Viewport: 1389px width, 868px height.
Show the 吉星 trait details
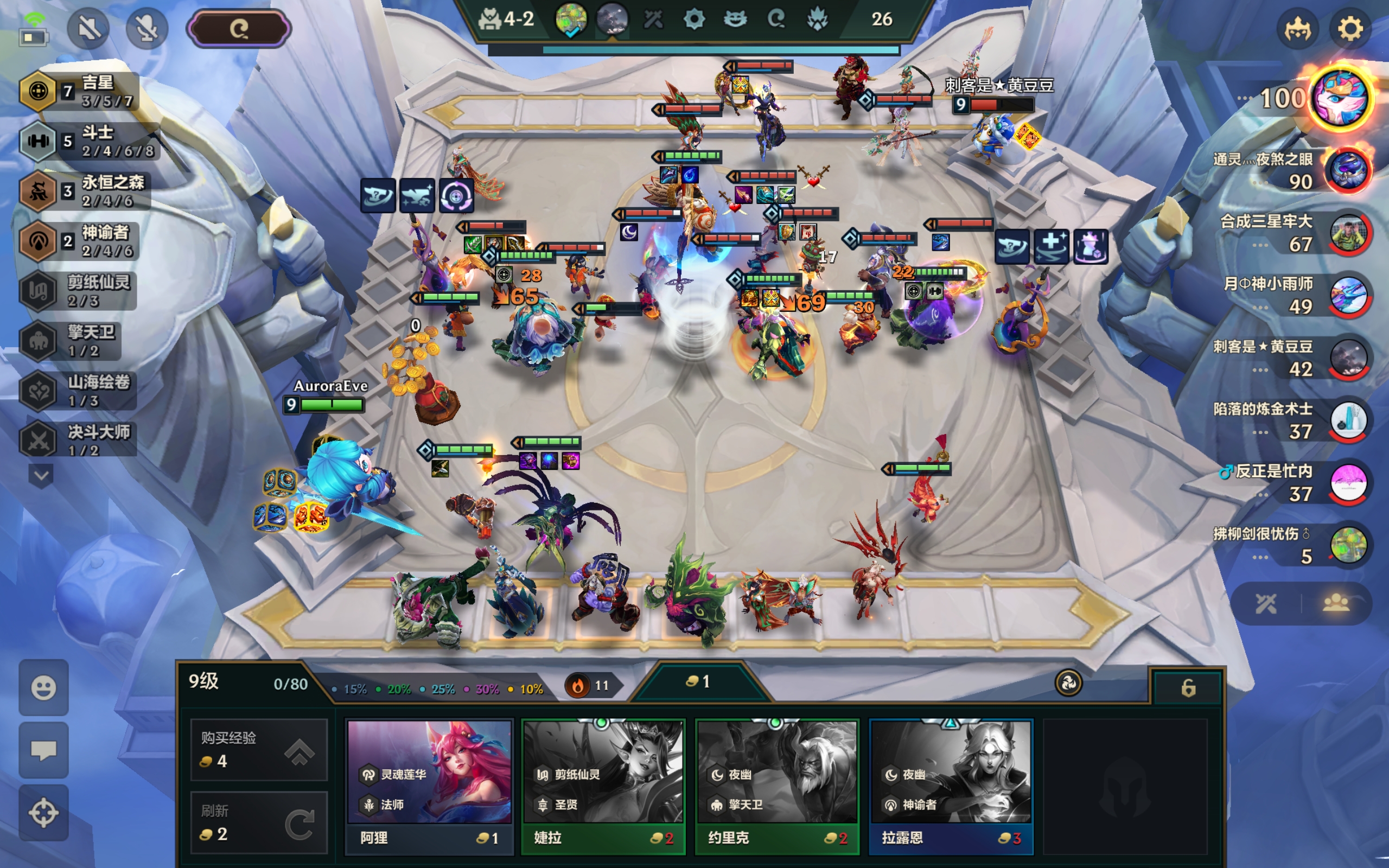coord(80,91)
